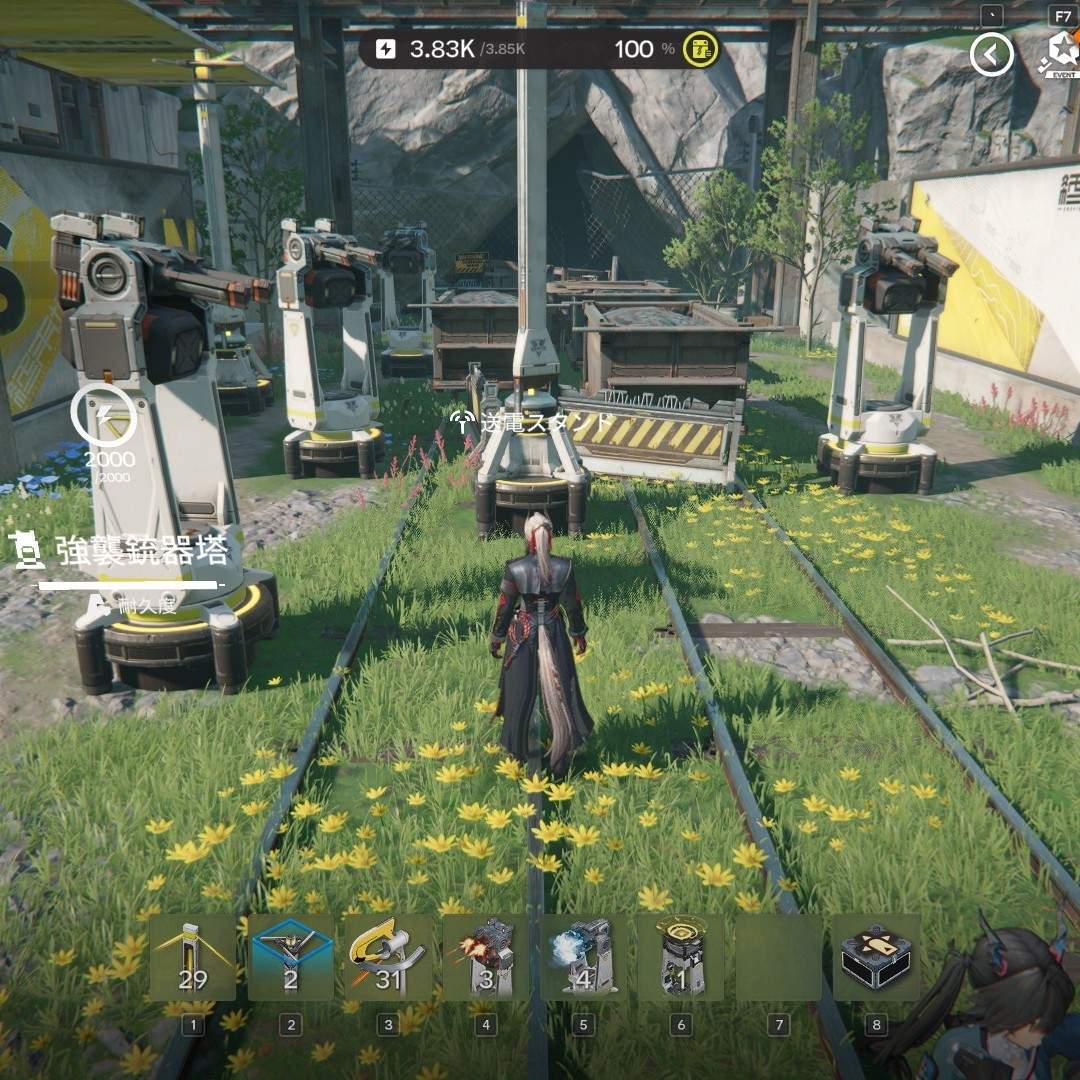Select the blue-blast turret slot with 4

pyautogui.click(x=583, y=957)
